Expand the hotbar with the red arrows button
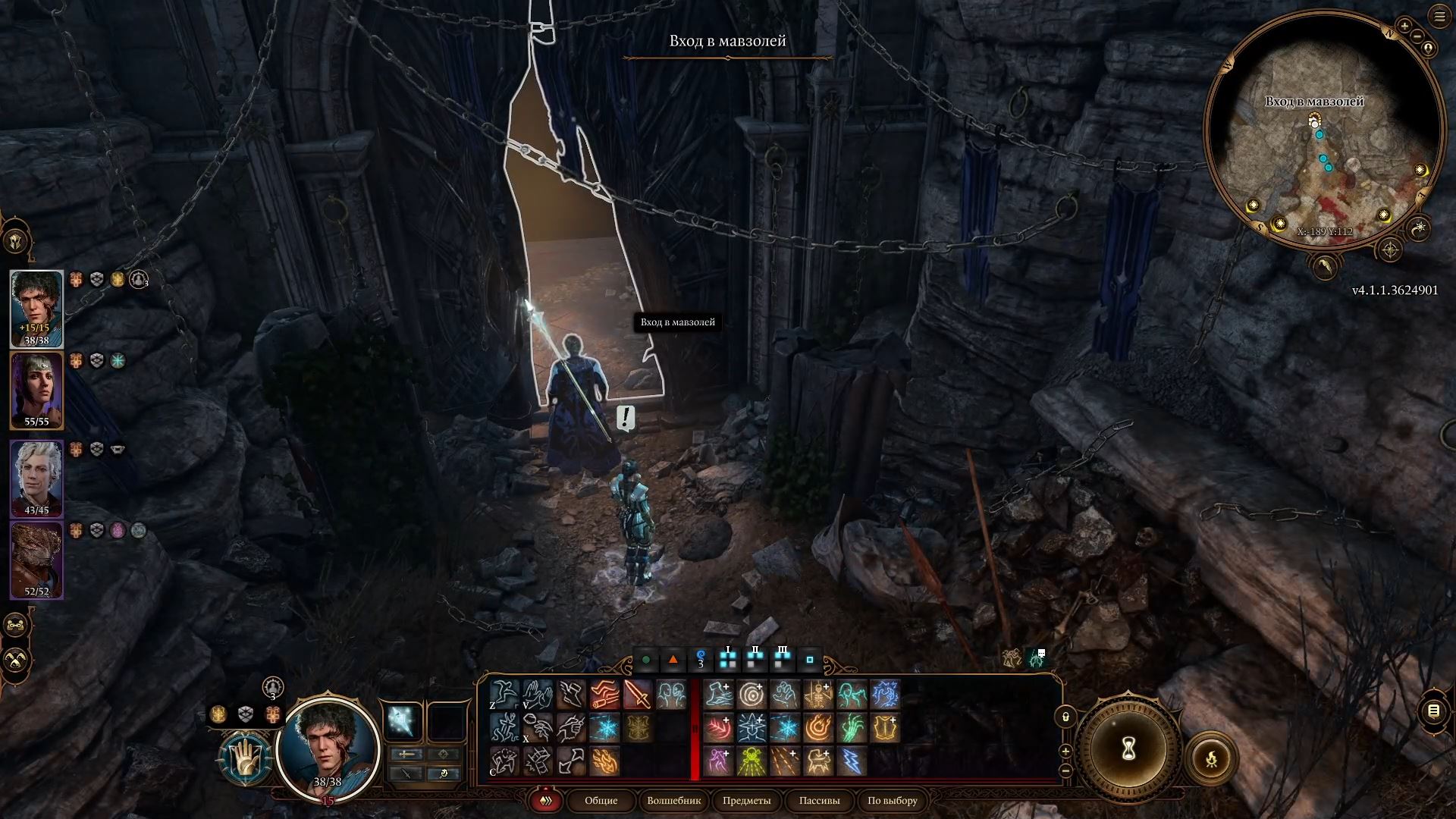The width and height of the screenshot is (1456, 819). coord(545,801)
